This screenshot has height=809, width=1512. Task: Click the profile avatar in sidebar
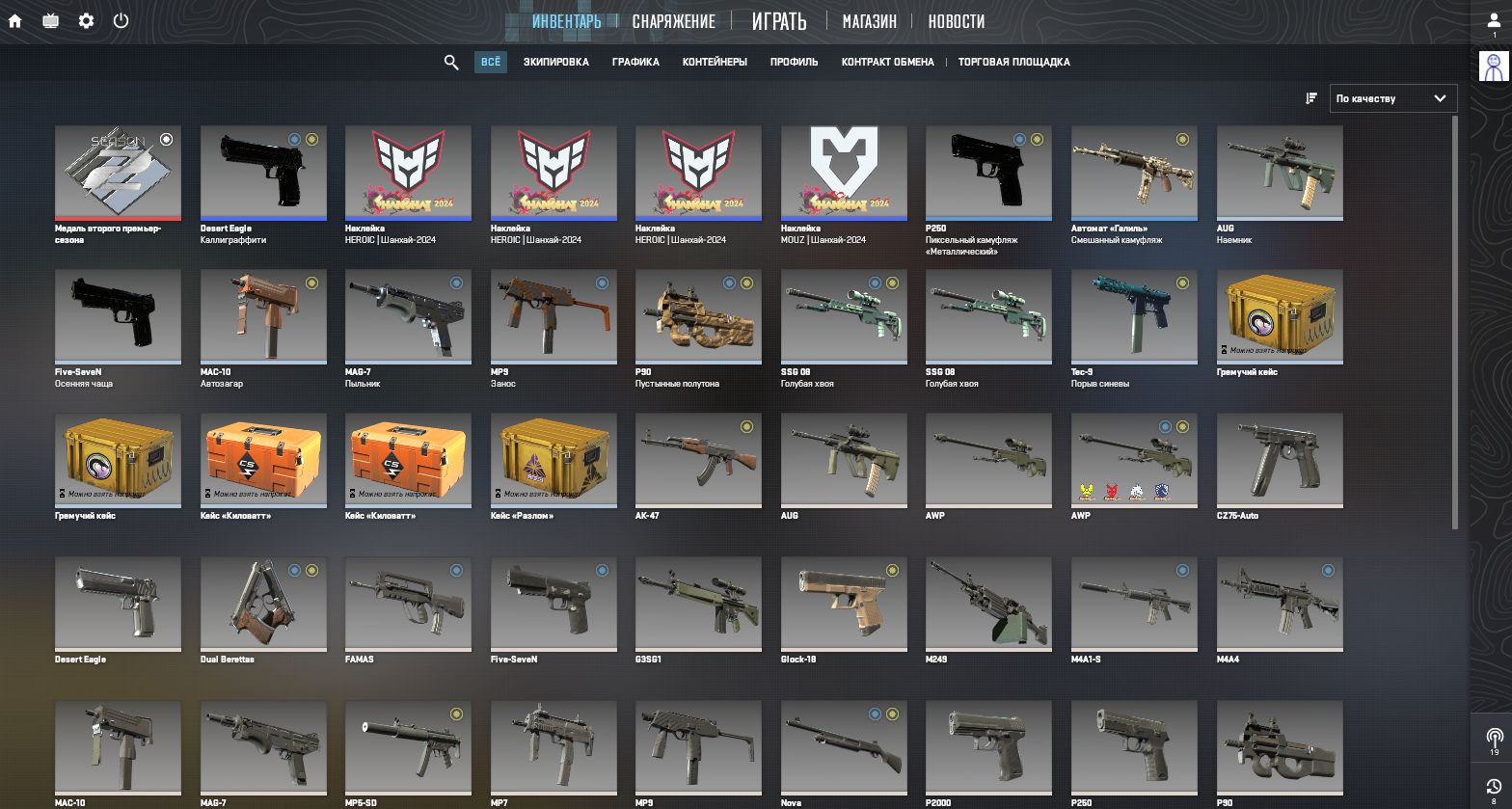tap(1494, 66)
